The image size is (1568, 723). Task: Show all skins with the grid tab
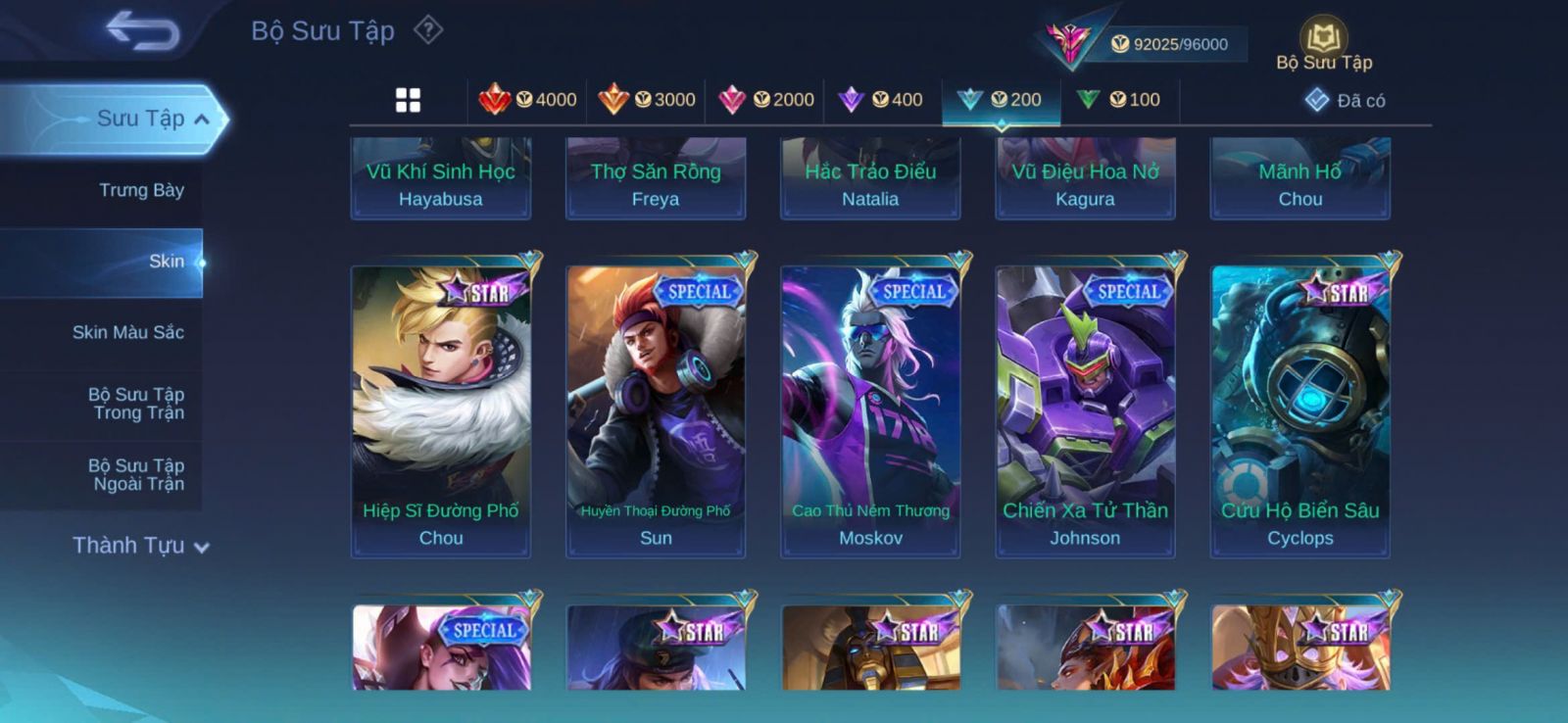pyautogui.click(x=408, y=100)
